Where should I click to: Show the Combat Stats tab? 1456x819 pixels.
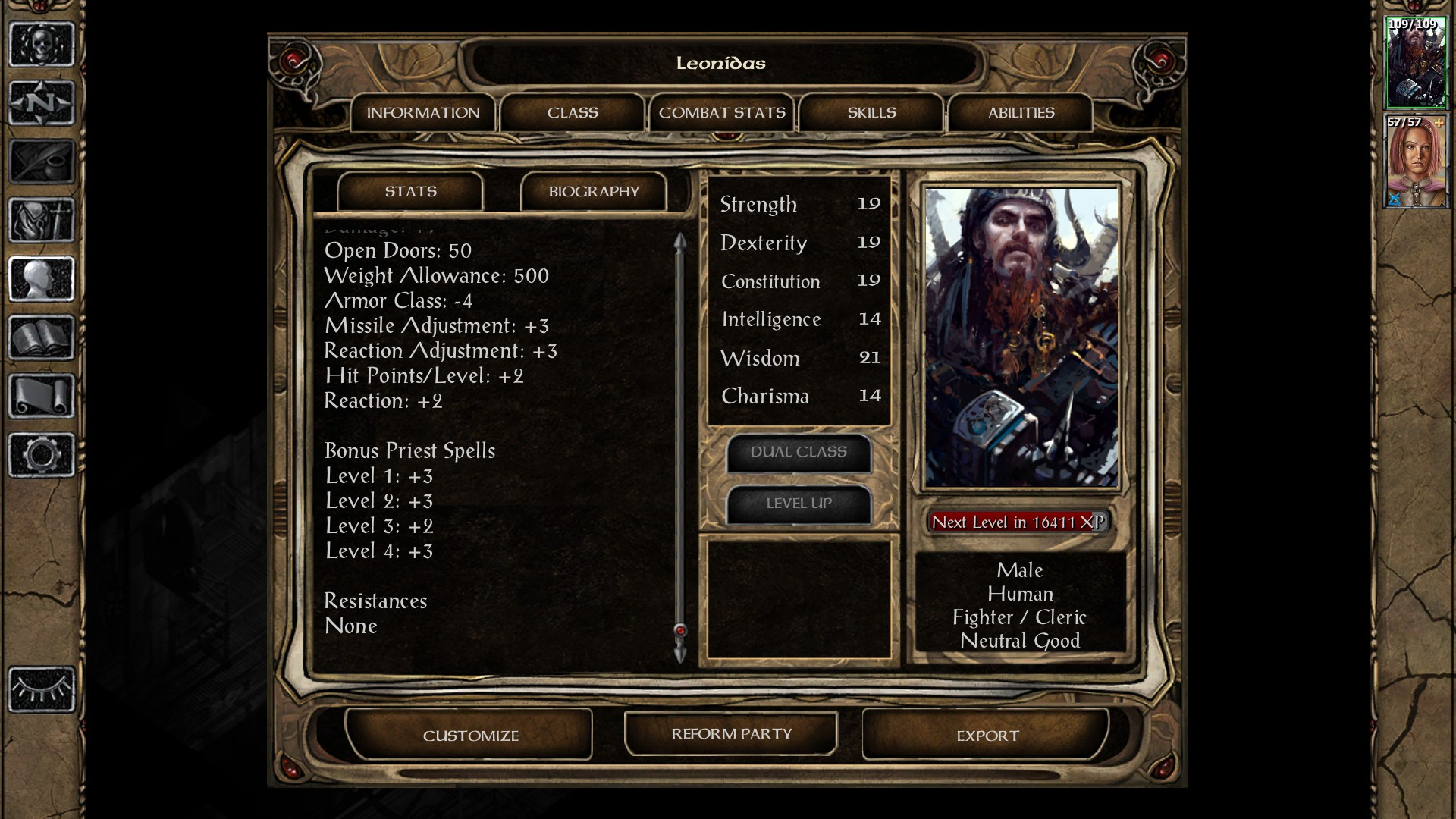722,113
